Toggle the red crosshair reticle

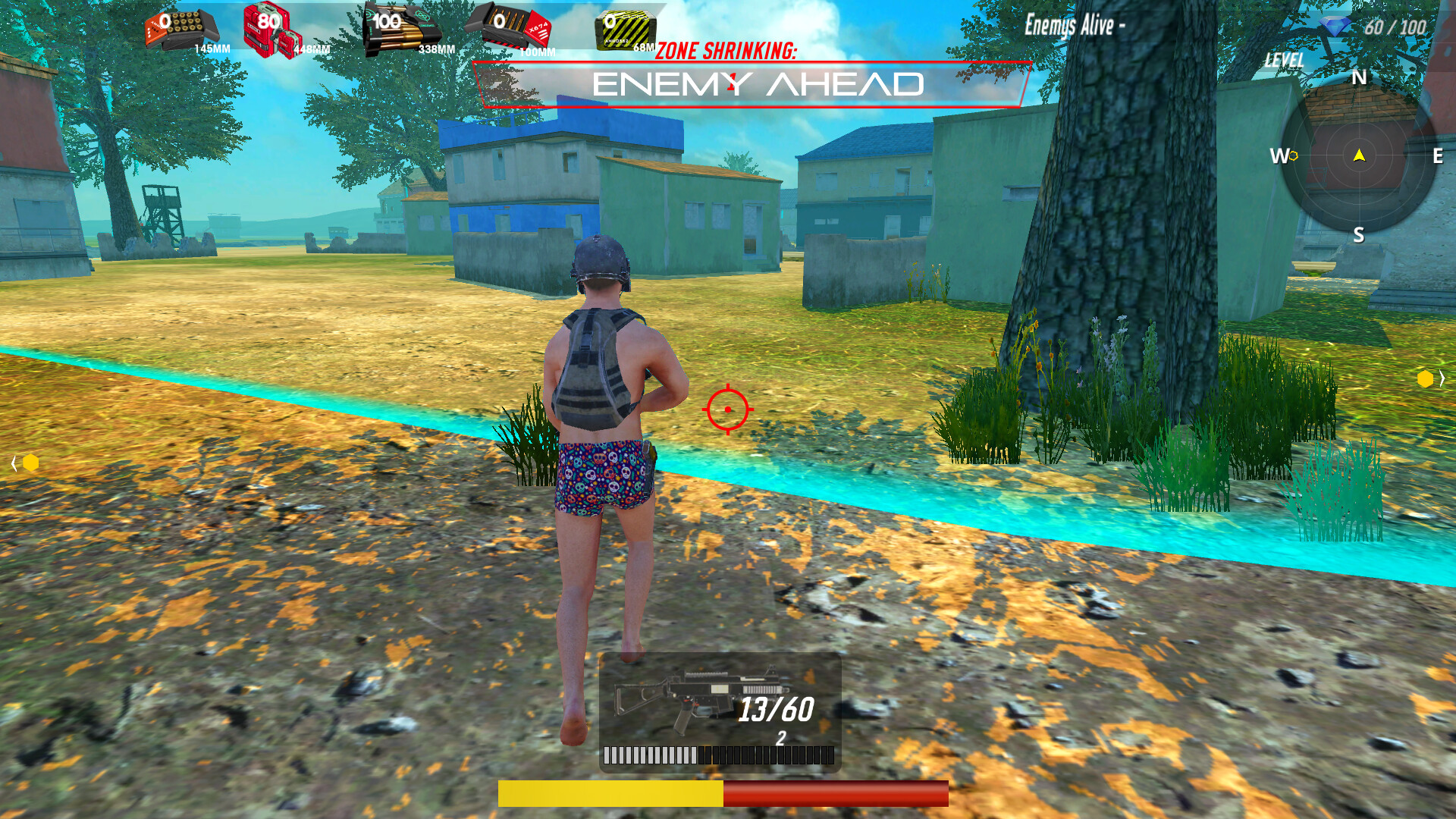[728, 408]
